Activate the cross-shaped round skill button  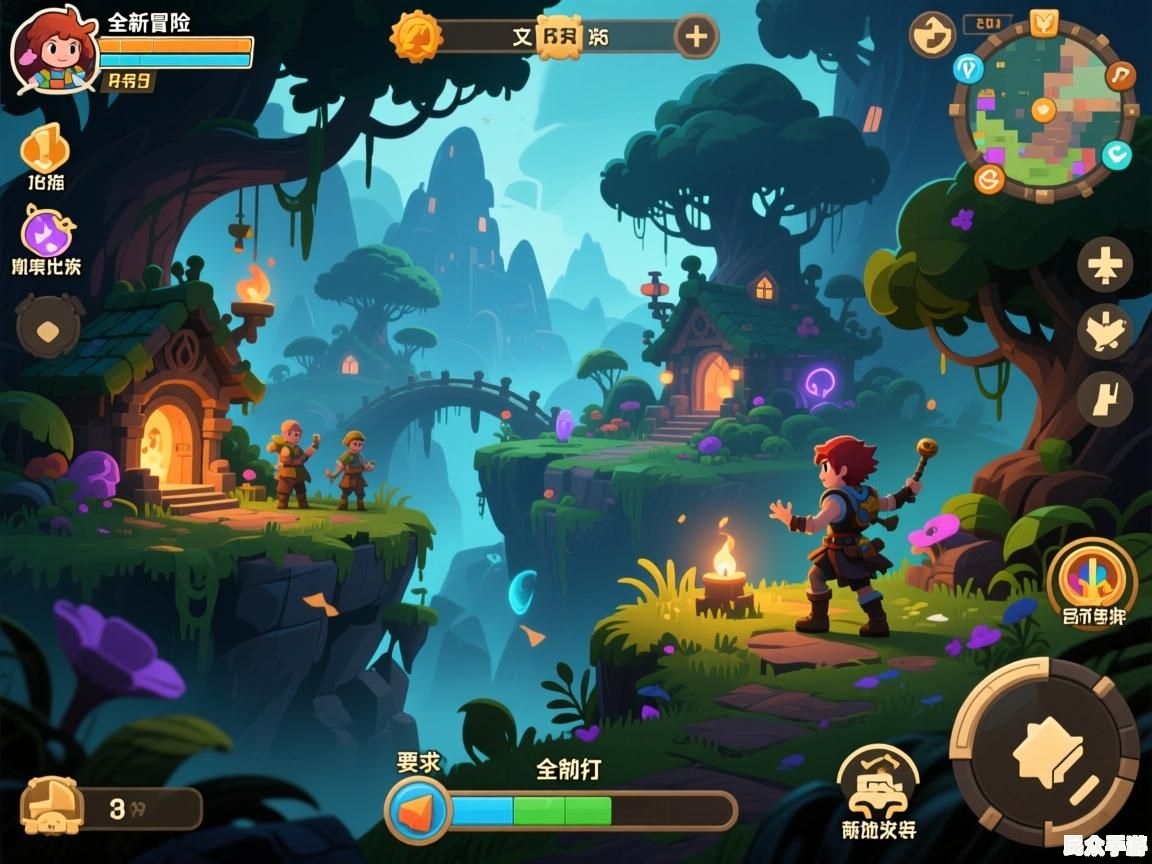click(1104, 265)
